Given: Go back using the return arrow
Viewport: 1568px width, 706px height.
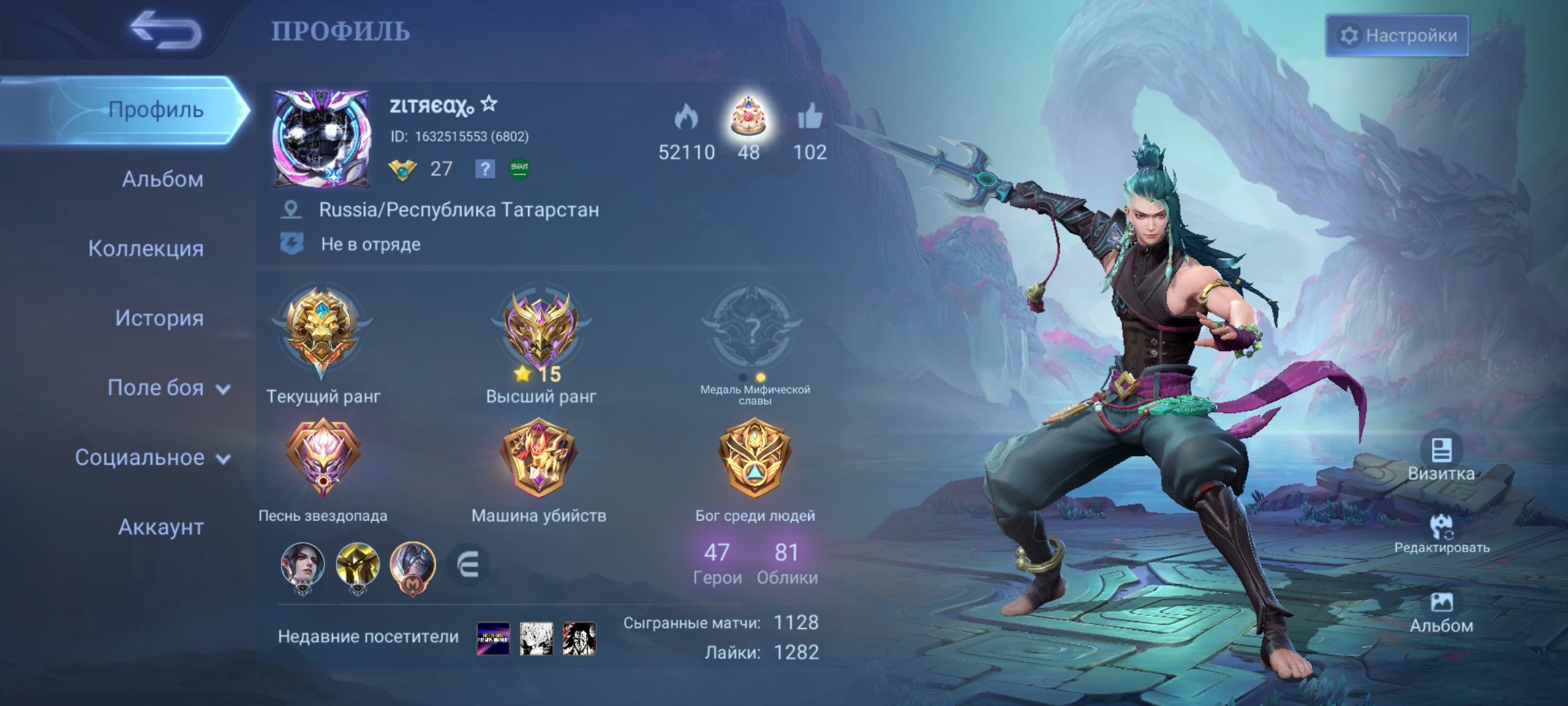Looking at the screenshot, I should tap(165, 30).
